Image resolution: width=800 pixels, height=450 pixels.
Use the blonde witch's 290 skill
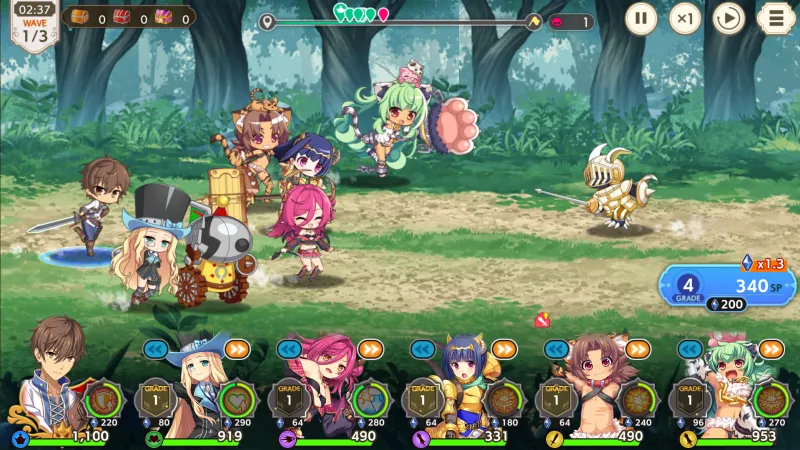point(237,398)
